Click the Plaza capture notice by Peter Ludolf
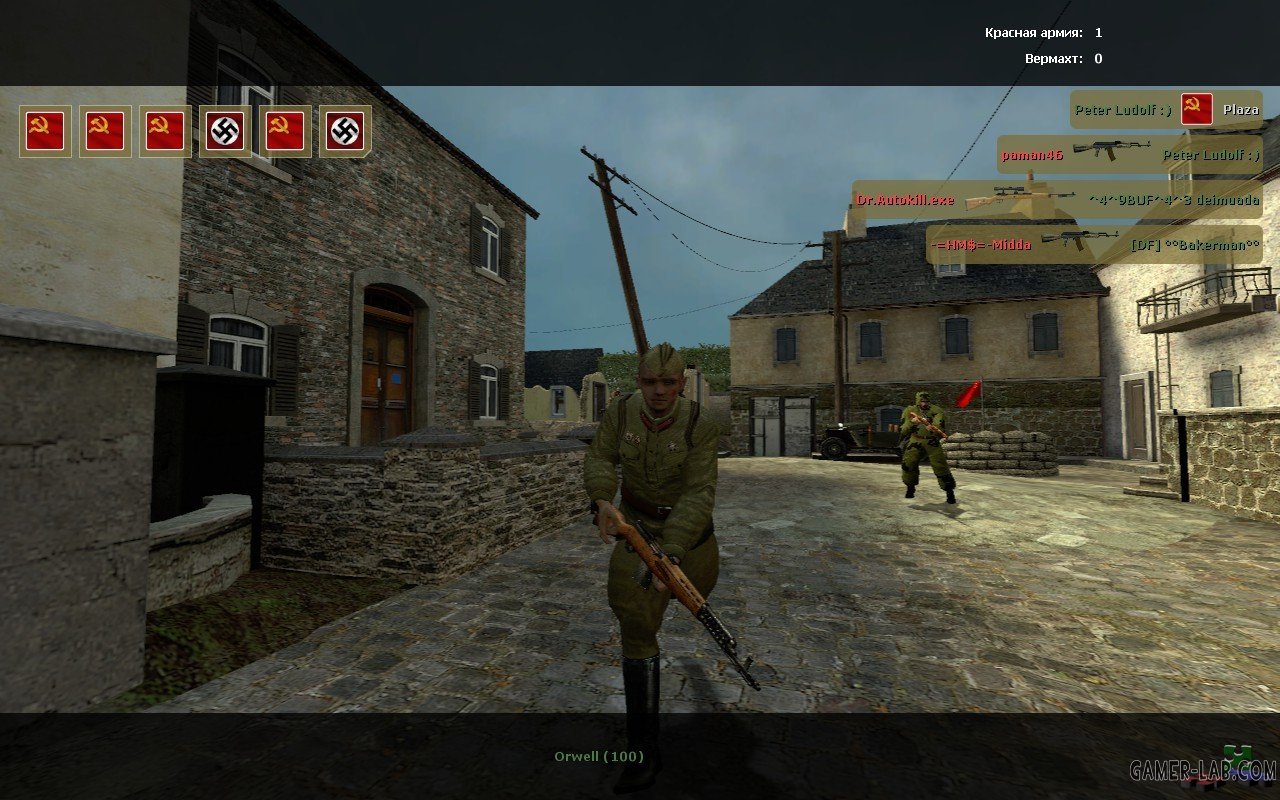This screenshot has height=800, width=1280. (x=1165, y=110)
